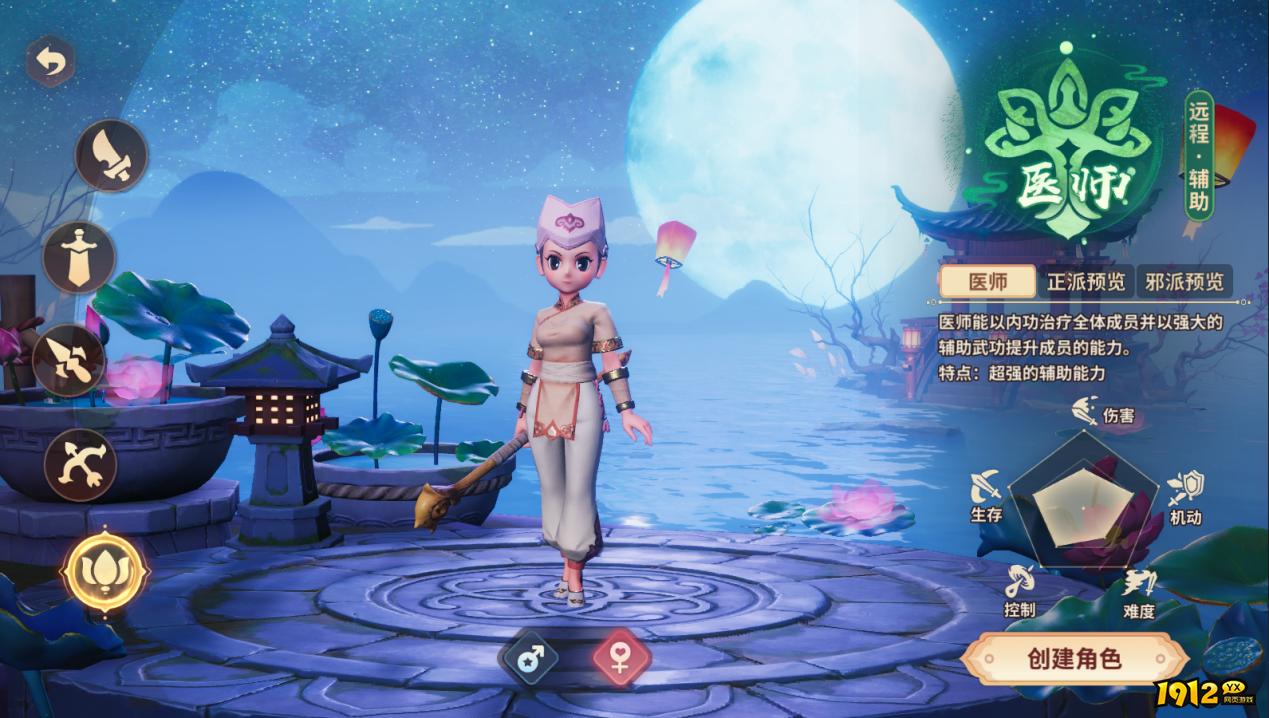
Task: Click the 创建角色 button
Action: click(x=1074, y=659)
